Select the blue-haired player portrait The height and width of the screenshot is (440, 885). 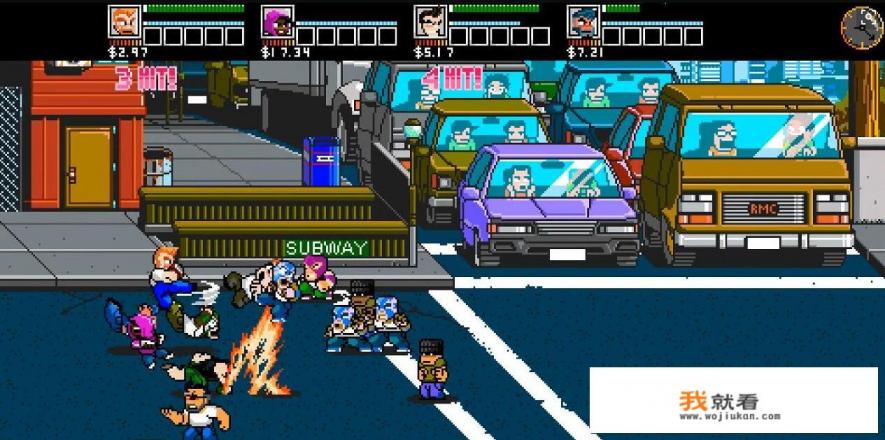[x=582, y=21]
